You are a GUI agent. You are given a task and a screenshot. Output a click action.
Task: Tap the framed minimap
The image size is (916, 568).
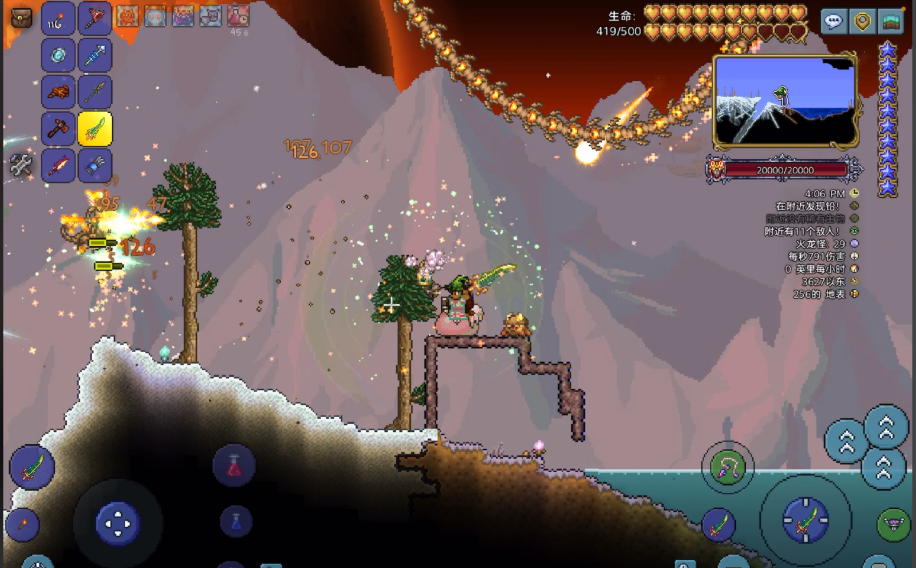(784, 101)
